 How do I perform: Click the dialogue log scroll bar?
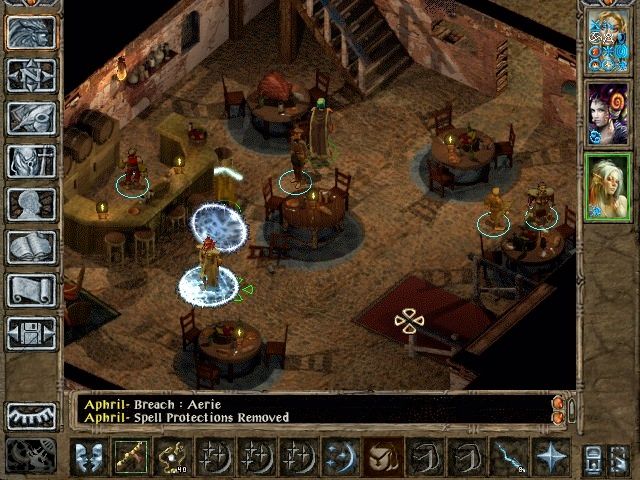point(558,409)
